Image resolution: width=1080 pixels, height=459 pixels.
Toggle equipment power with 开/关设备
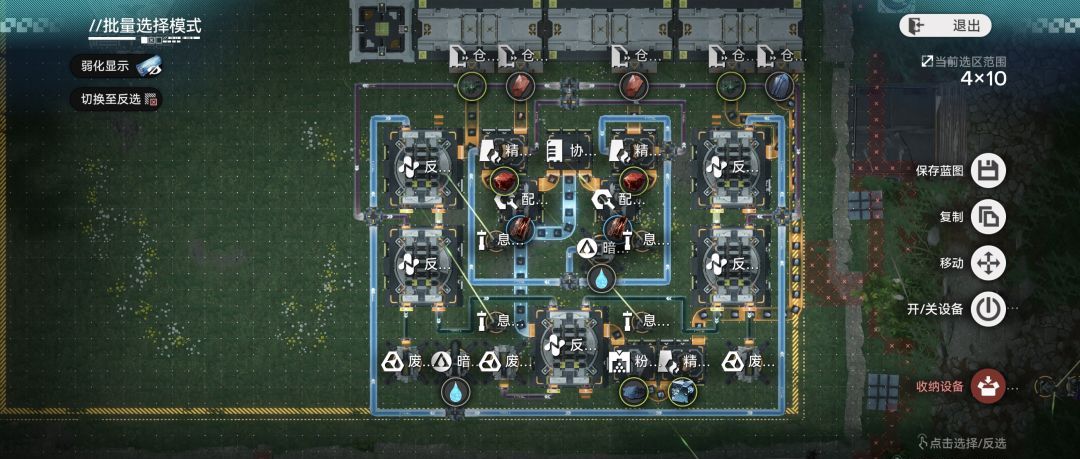click(x=987, y=309)
